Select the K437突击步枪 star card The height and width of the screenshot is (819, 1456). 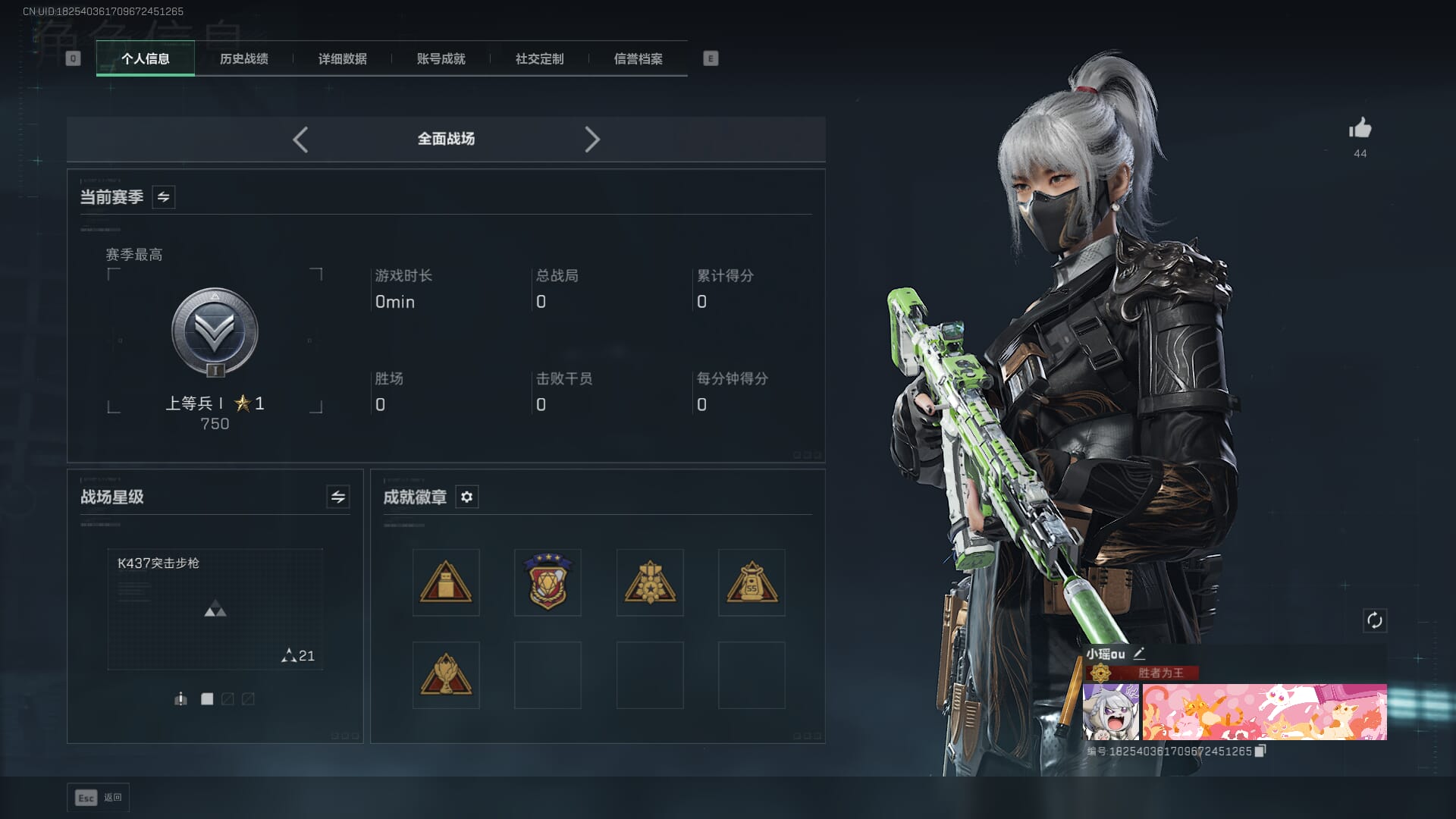click(215, 609)
